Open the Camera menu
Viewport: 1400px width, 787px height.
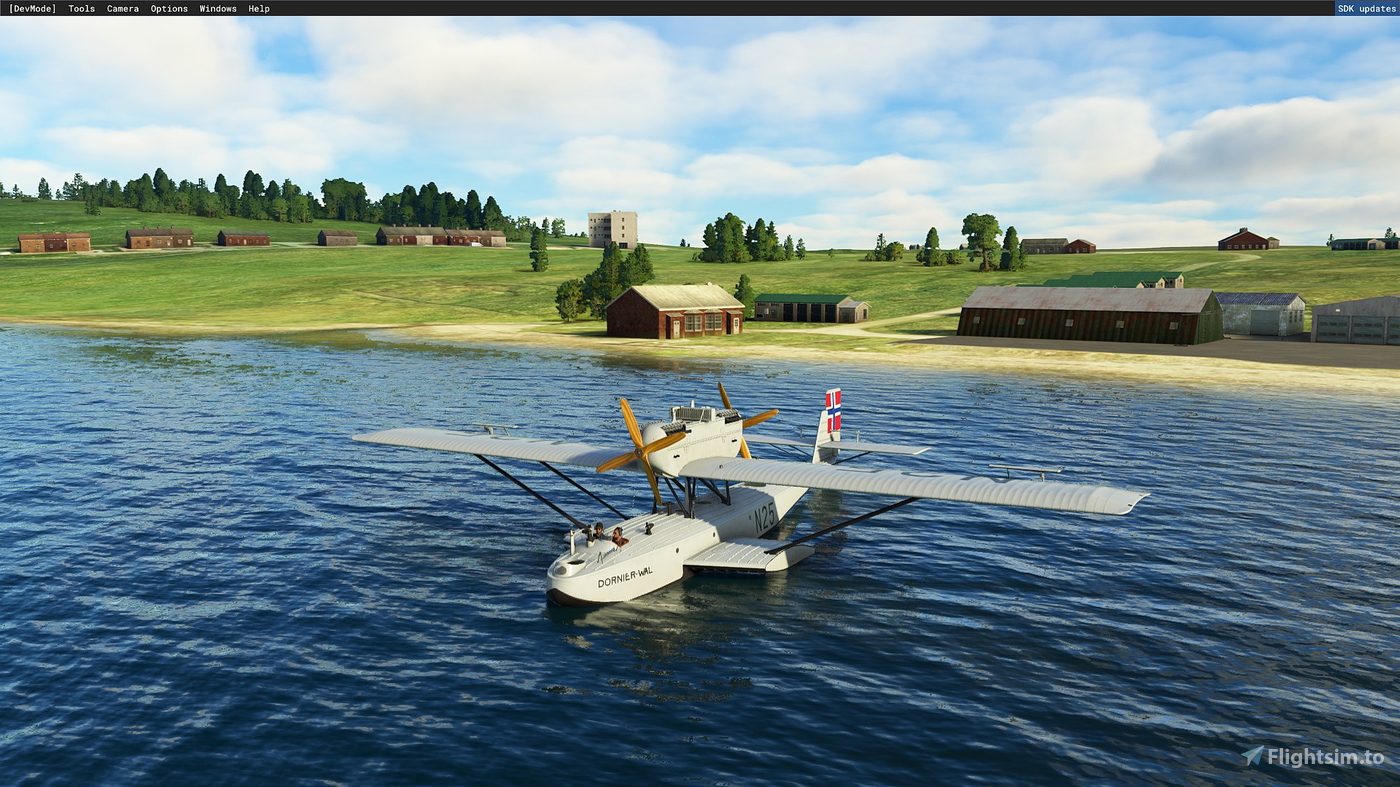point(122,8)
